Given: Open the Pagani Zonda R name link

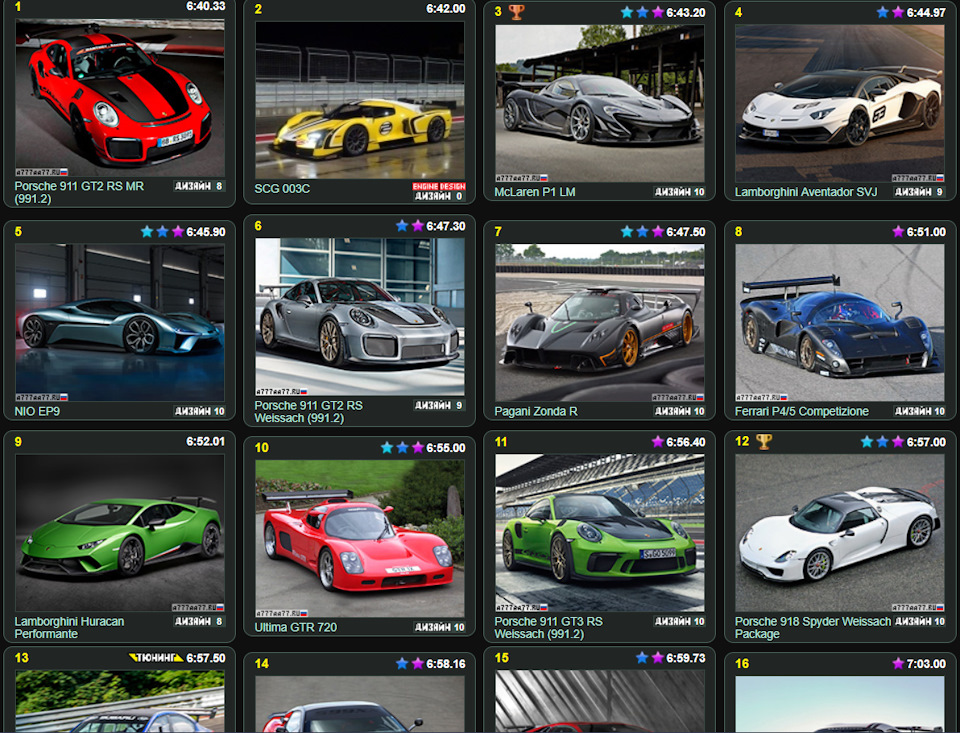Looking at the screenshot, I should 536,411.
